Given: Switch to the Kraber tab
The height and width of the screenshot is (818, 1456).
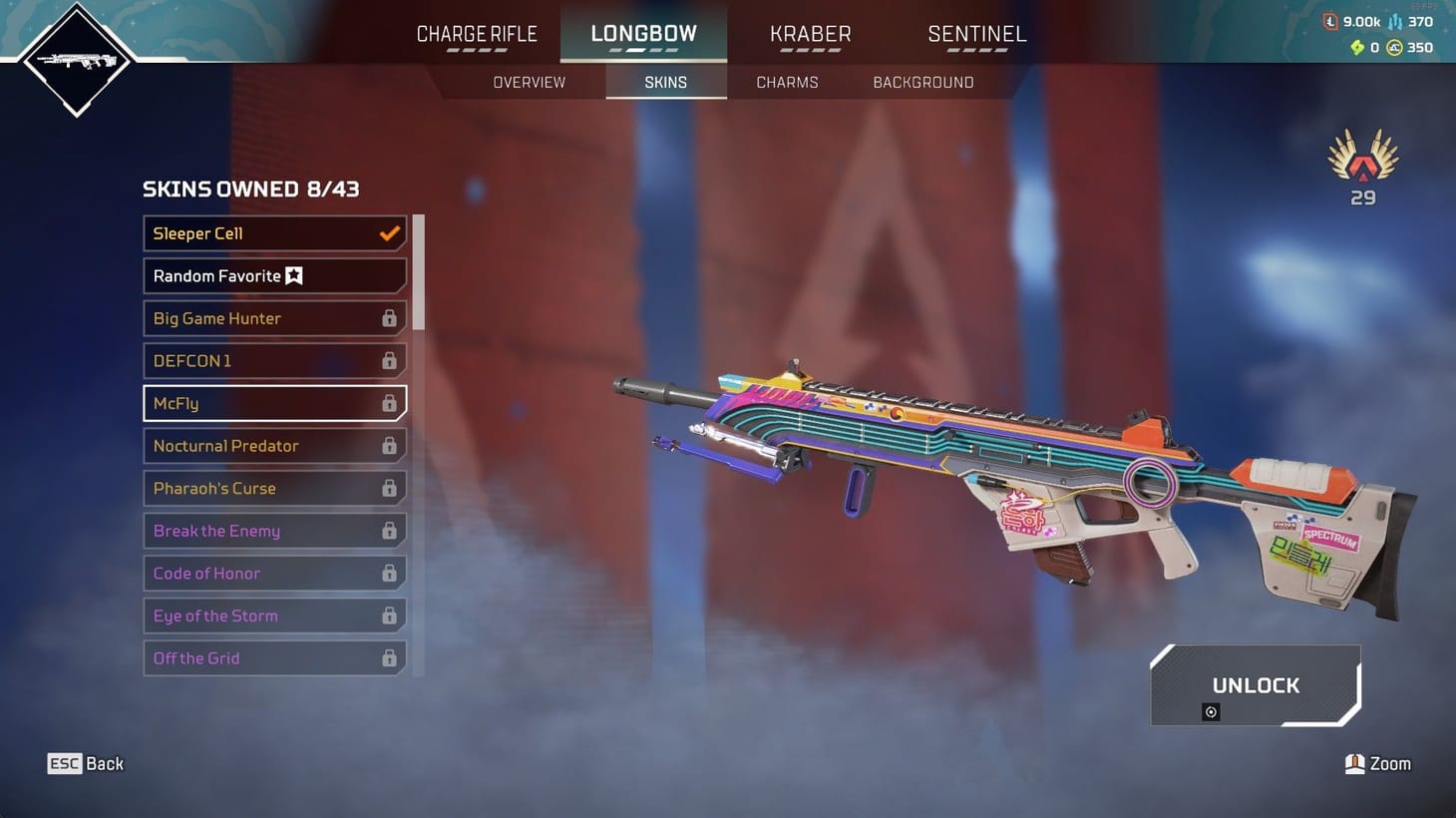Looking at the screenshot, I should coord(810,33).
